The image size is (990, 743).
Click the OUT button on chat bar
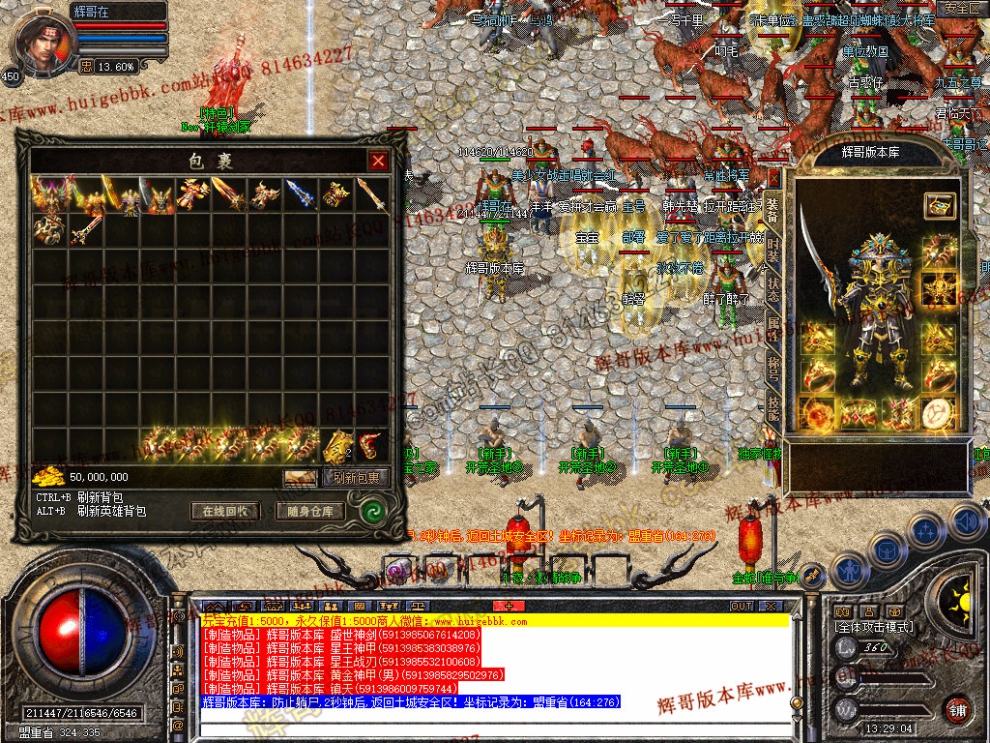point(741,606)
